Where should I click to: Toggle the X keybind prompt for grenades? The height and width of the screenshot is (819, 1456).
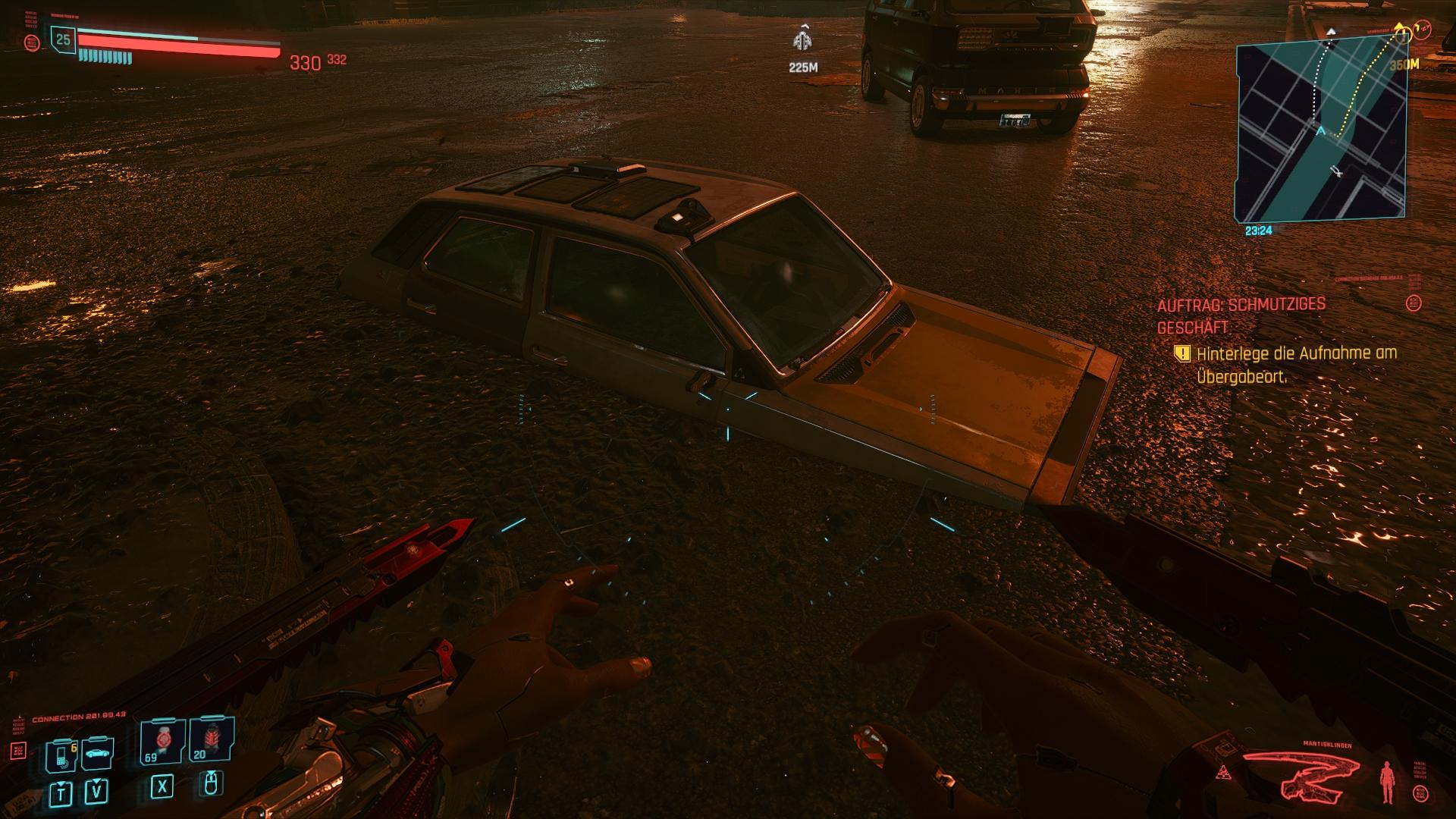pos(163,789)
